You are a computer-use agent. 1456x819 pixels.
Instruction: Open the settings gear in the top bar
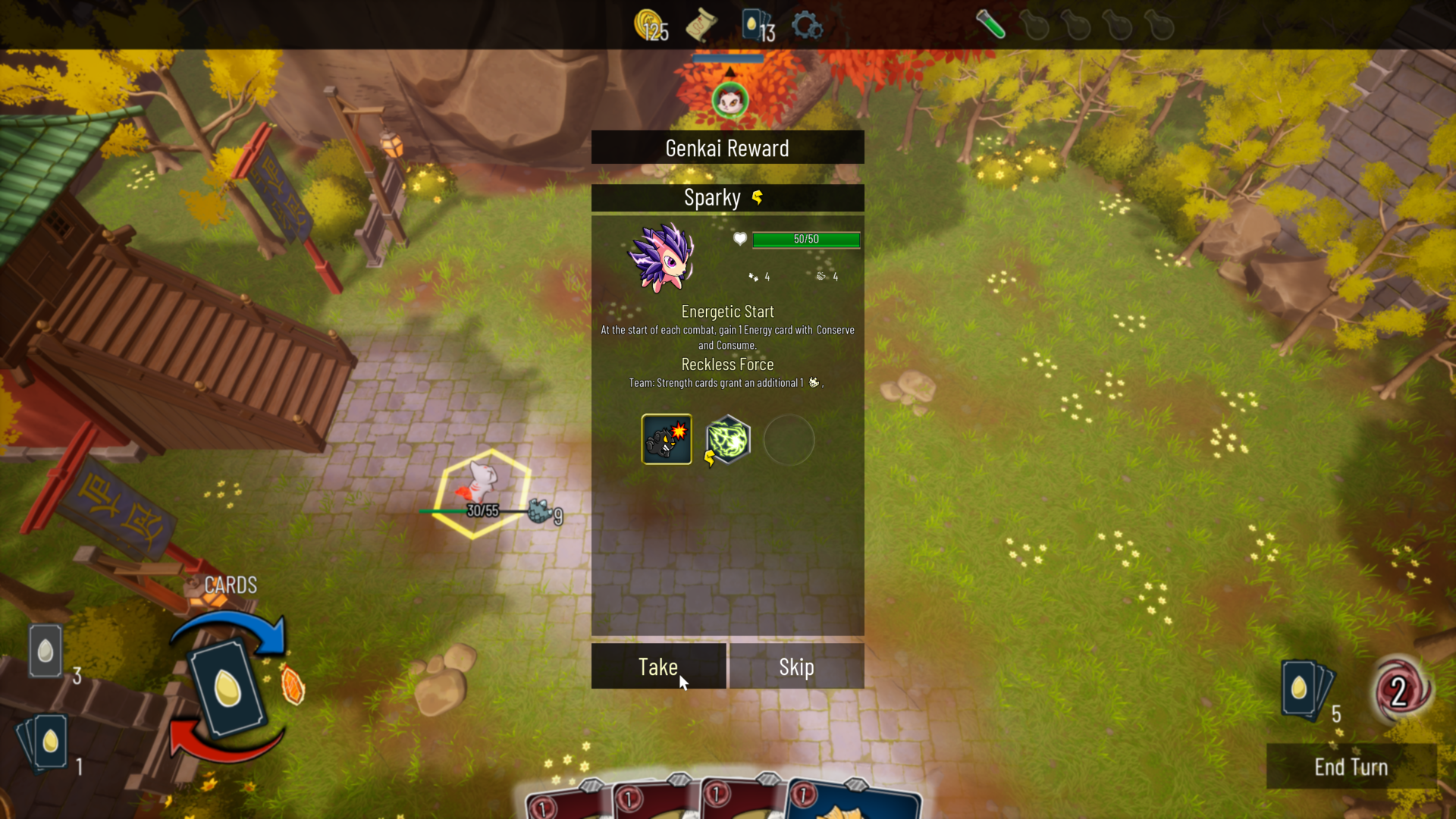(x=807, y=25)
